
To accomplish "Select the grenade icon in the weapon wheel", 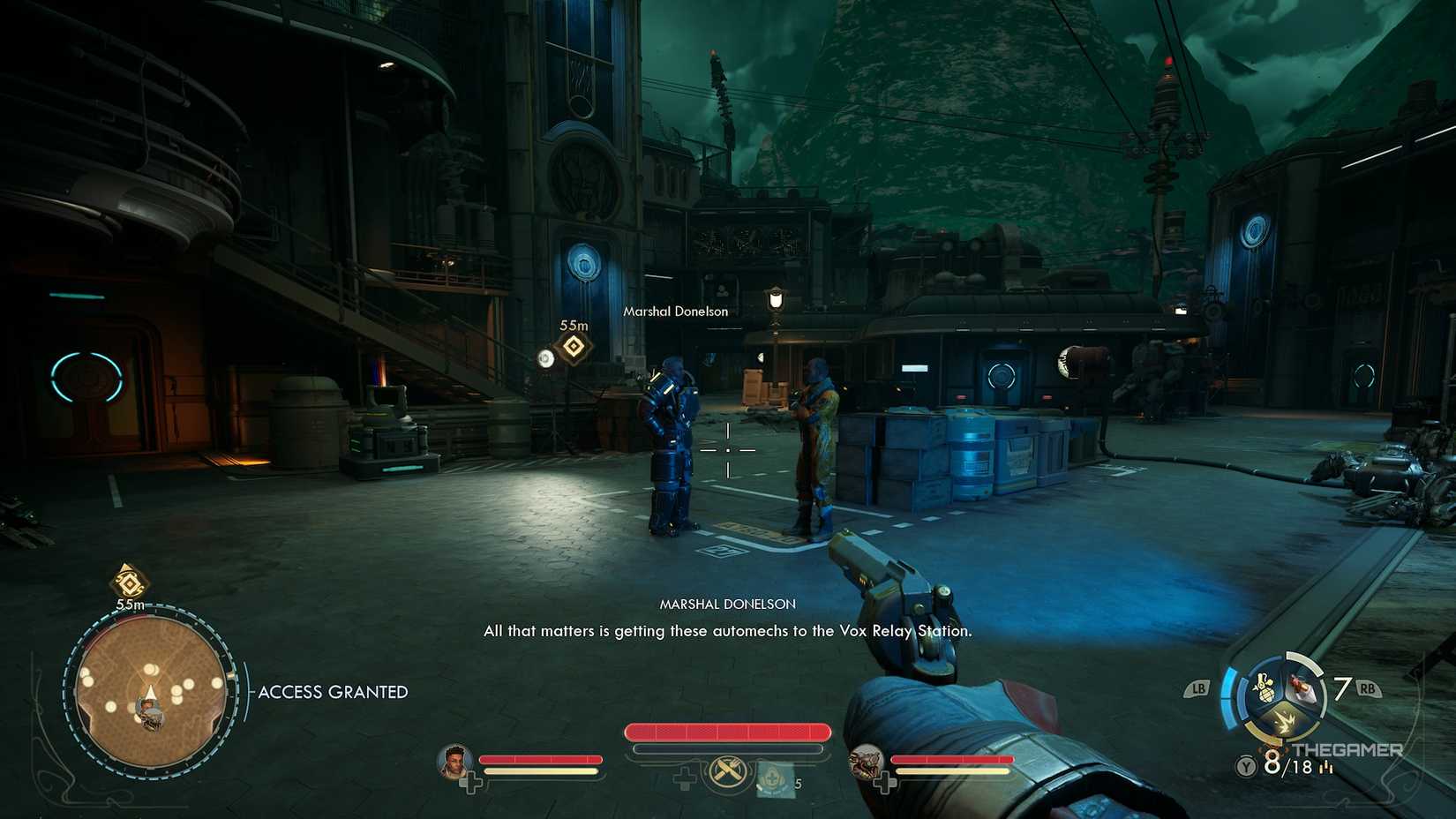I will [1264, 688].
